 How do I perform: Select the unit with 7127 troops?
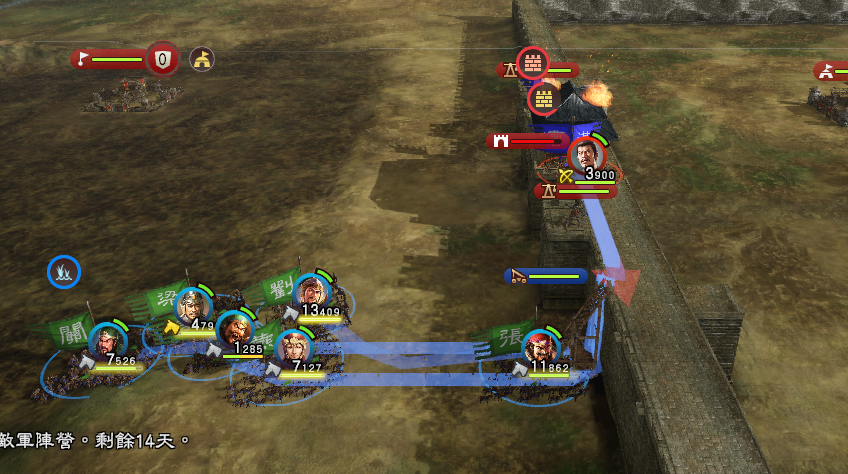click(x=294, y=347)
